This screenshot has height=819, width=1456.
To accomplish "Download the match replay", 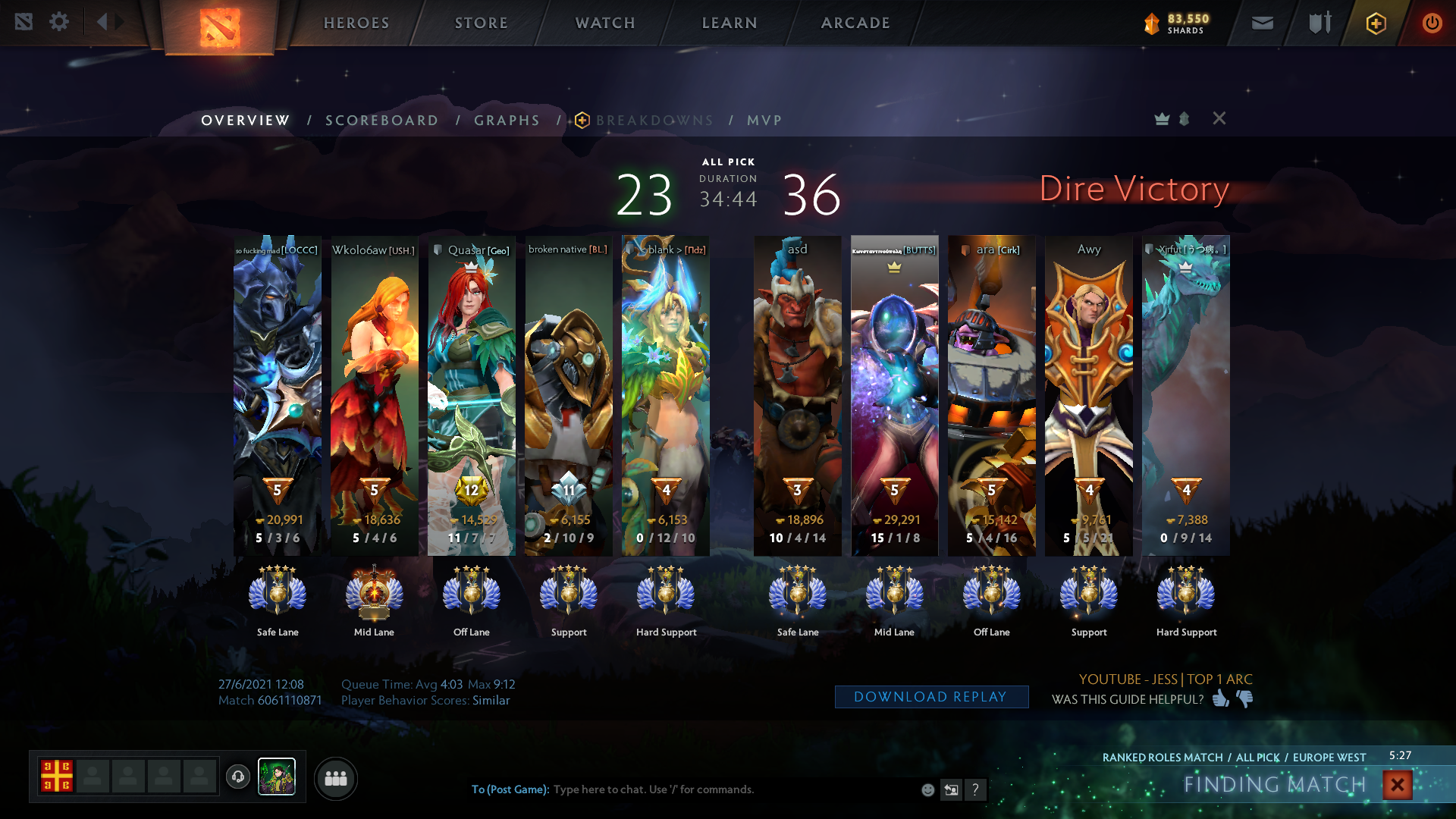I will pos(931,697).
